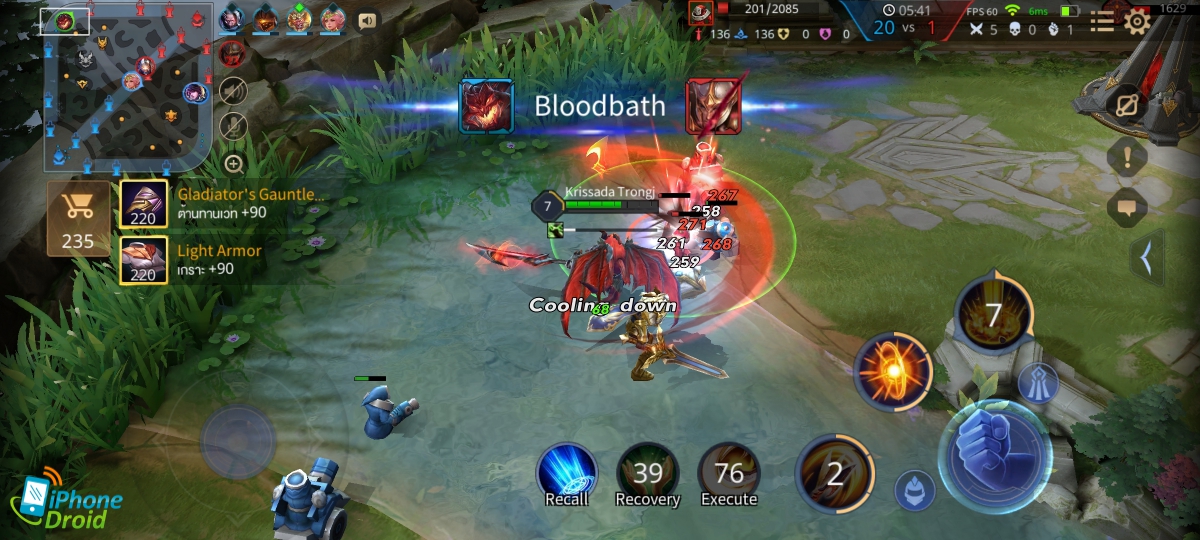Zoom the minimap with the magnifier icon
Image resolution: width=1200 pixels, height=540 pixels.
(234, 163)
